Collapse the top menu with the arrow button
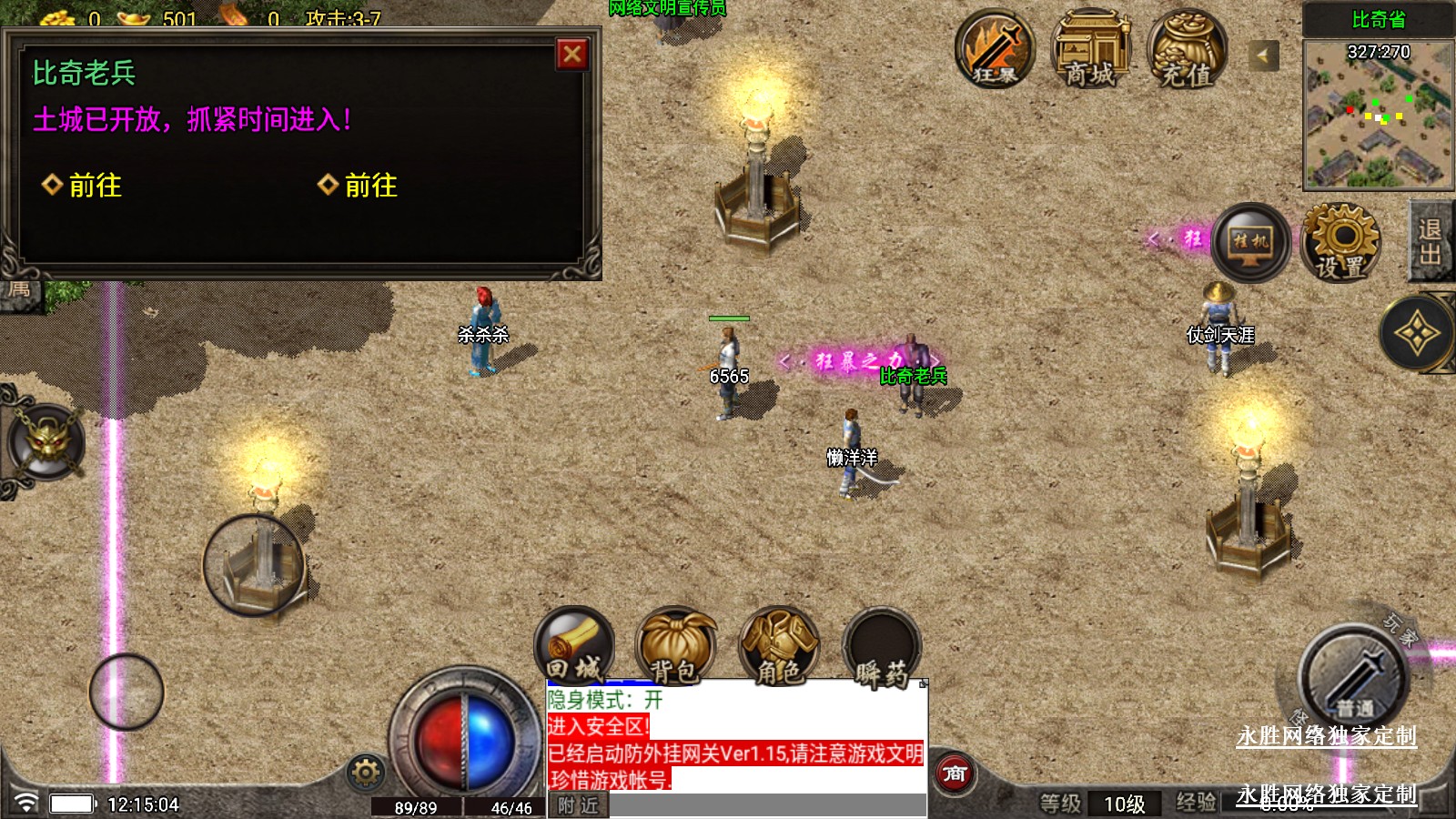This screenshot has height=819, width=1456. pos(1262,56)
